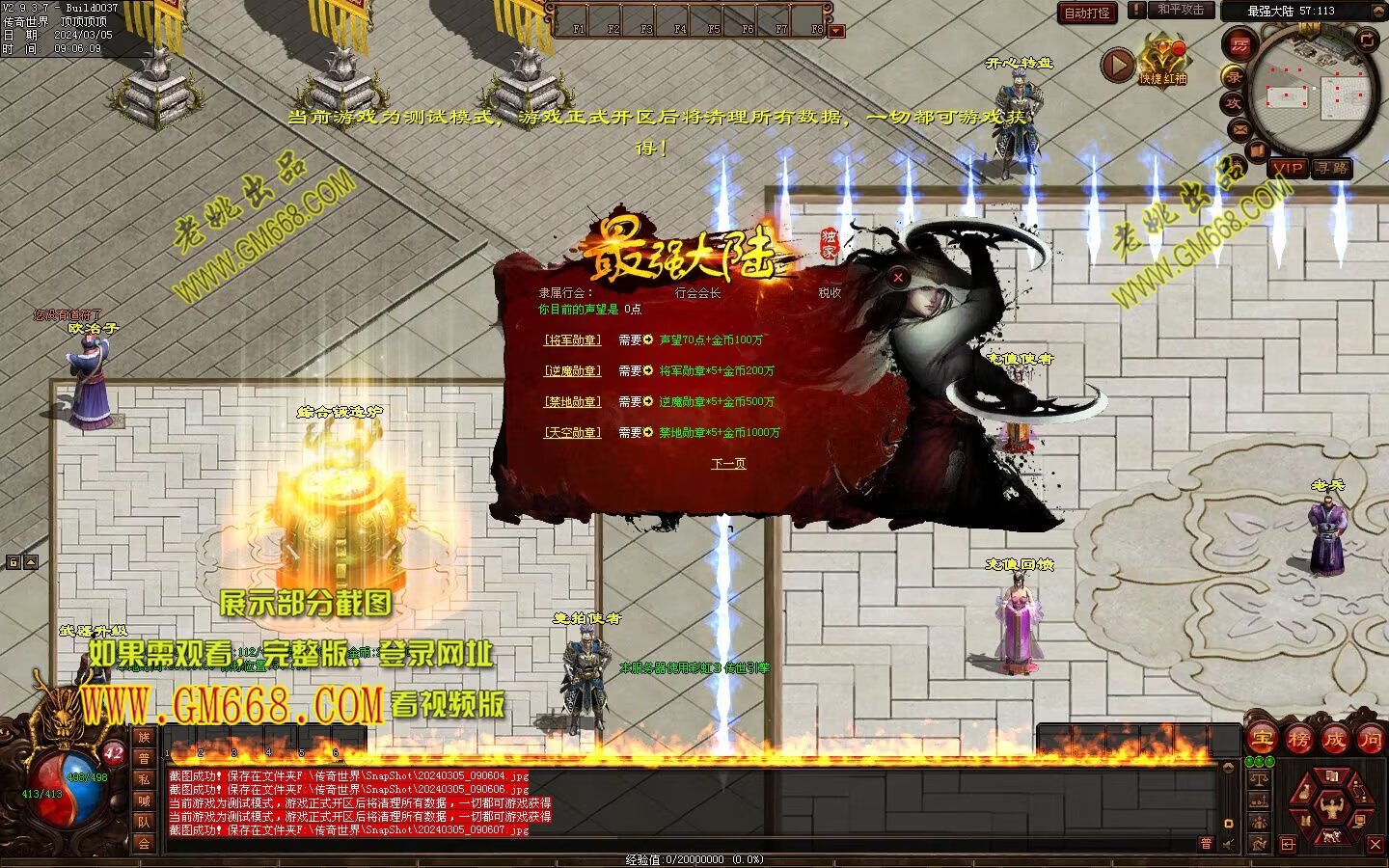Open the mail envelope icon

[x=1239, y=129]
